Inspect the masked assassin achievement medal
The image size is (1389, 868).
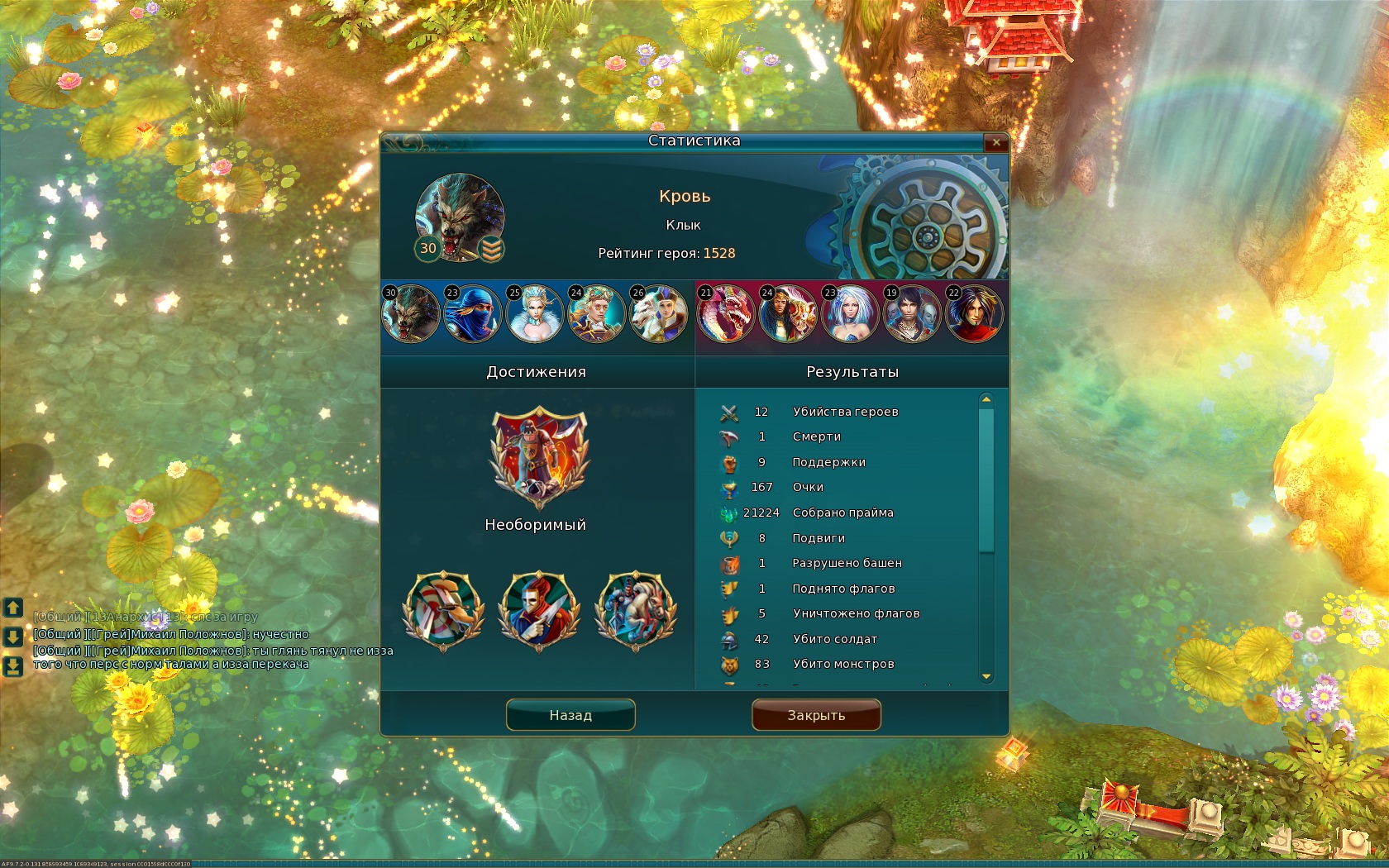tap(539, 611)
